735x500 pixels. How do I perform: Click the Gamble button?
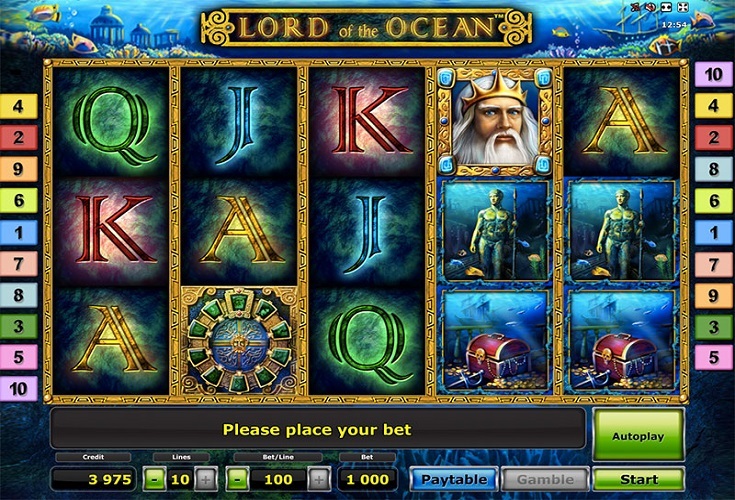[x=545, y=480]
